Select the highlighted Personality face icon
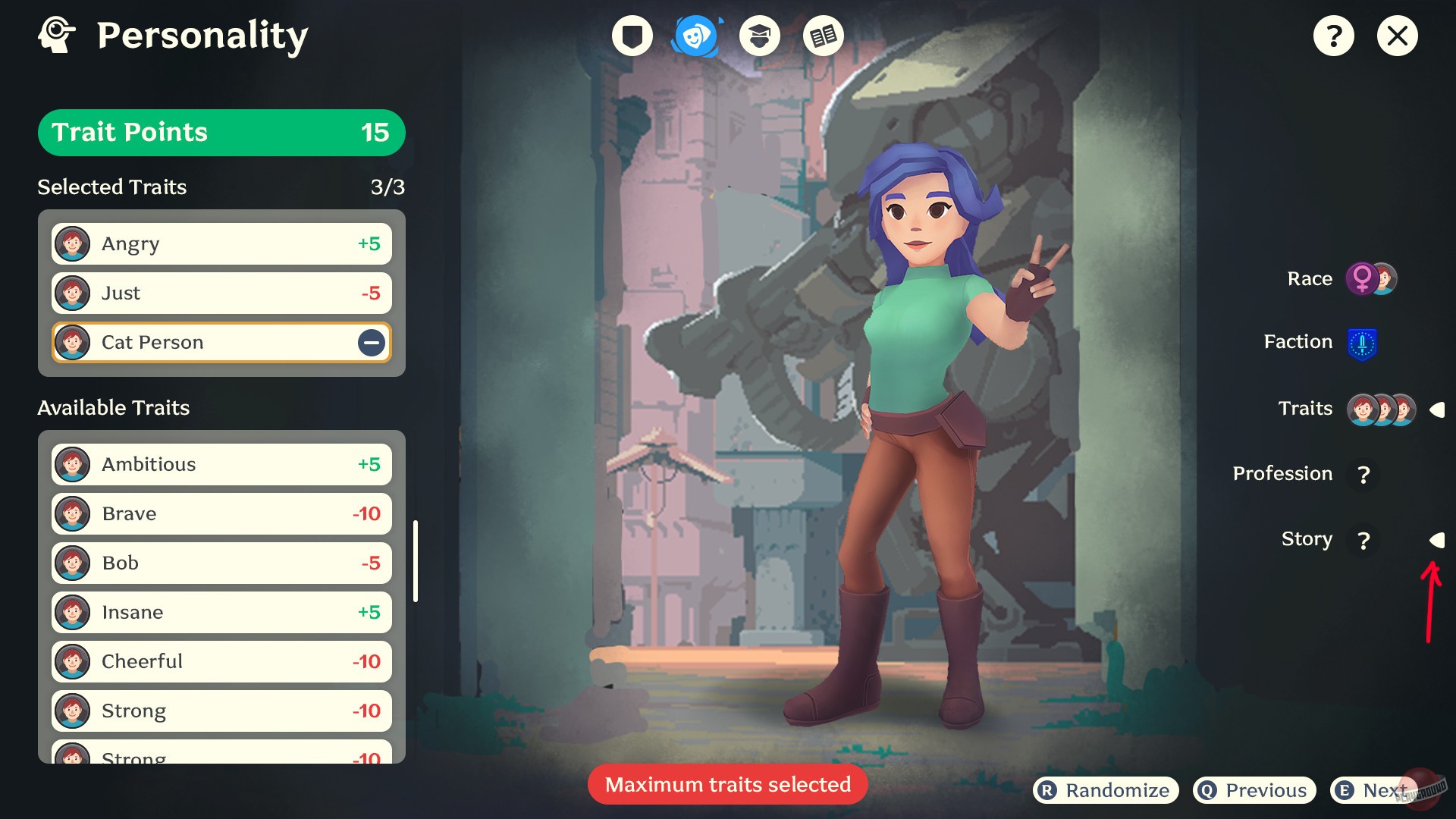The width and height of the screenshot is (1456, 819). tap(695, 35)
